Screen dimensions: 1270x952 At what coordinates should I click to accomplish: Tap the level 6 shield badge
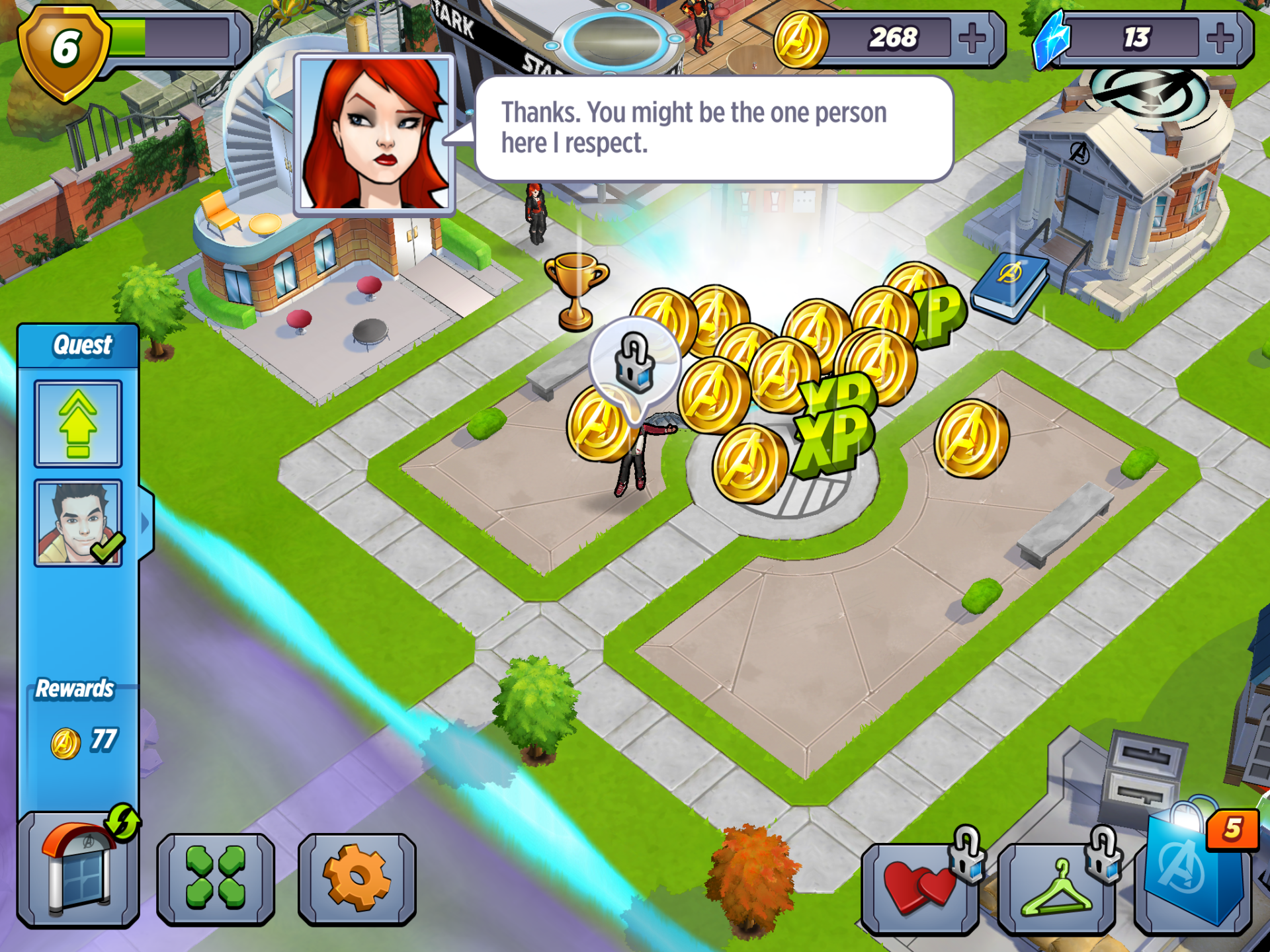pos(64,50)
